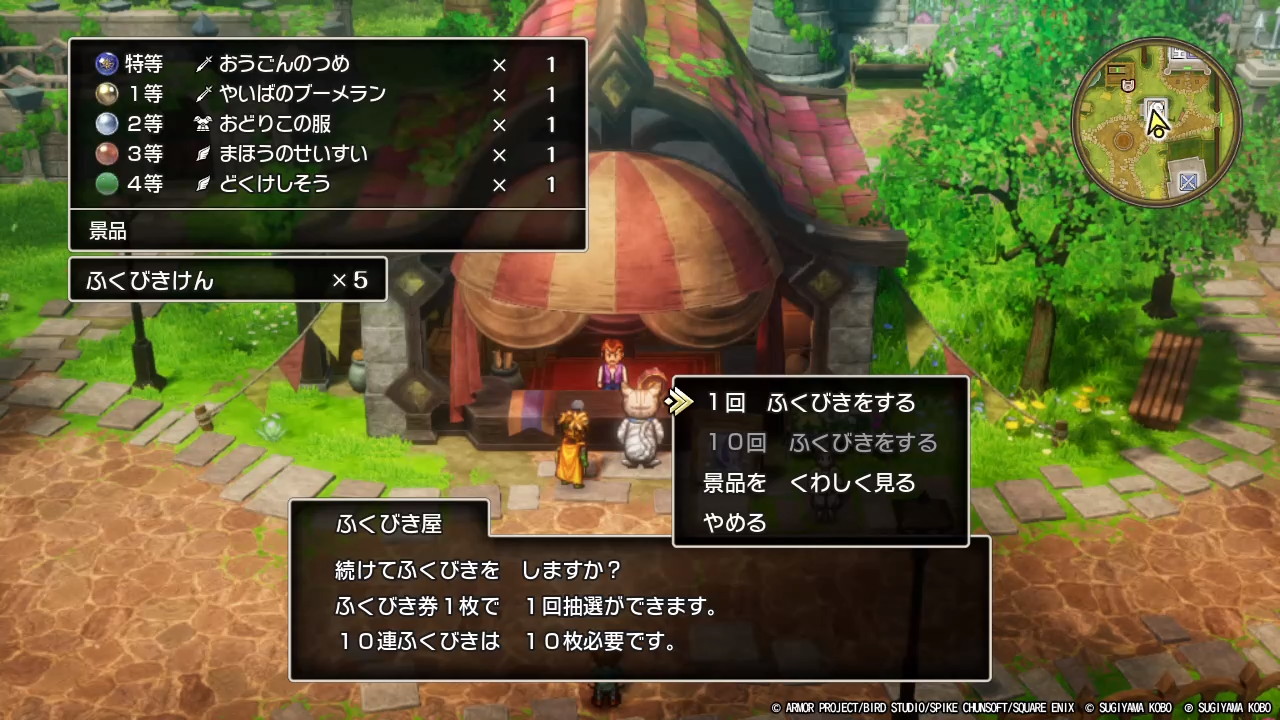Select the greyed 10回 ふくびきをする option
Screen dimensions: 1280x720
point(821,443)
